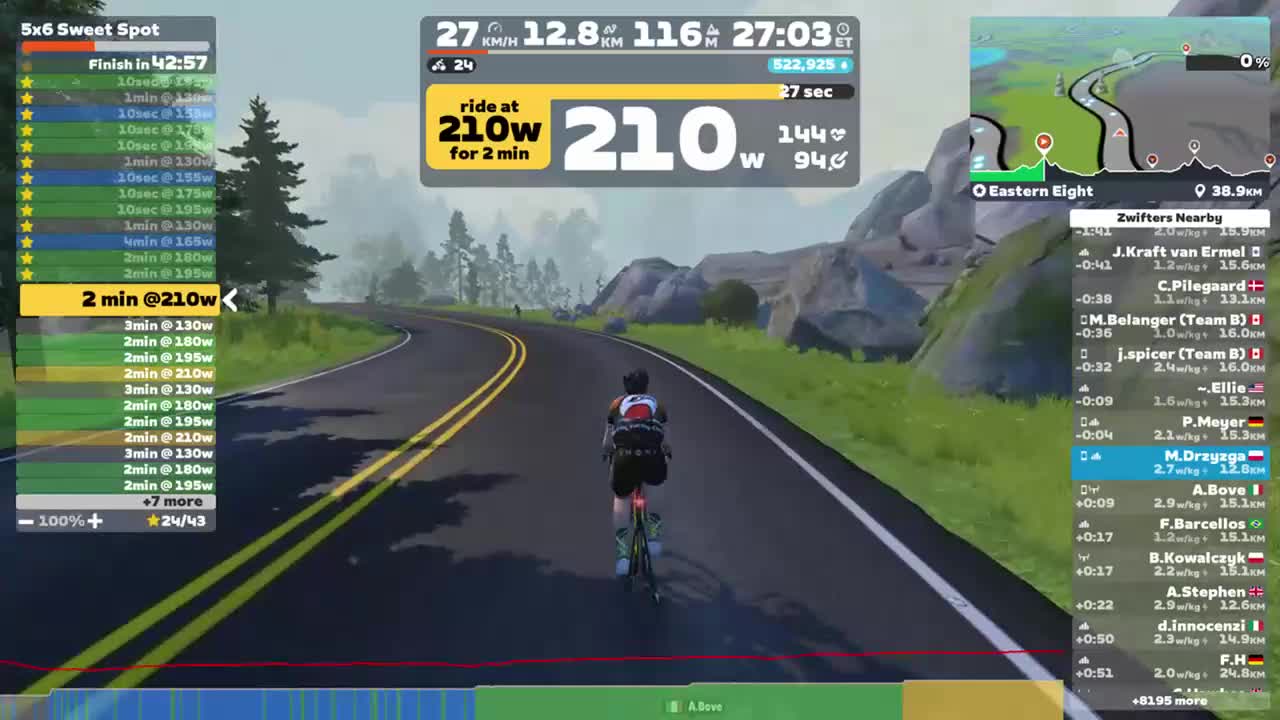Image resolution: width=1280 pixels, height=720 pixels.
Task: Click the Eastern Eight route name
Action: click(1040, 190)
